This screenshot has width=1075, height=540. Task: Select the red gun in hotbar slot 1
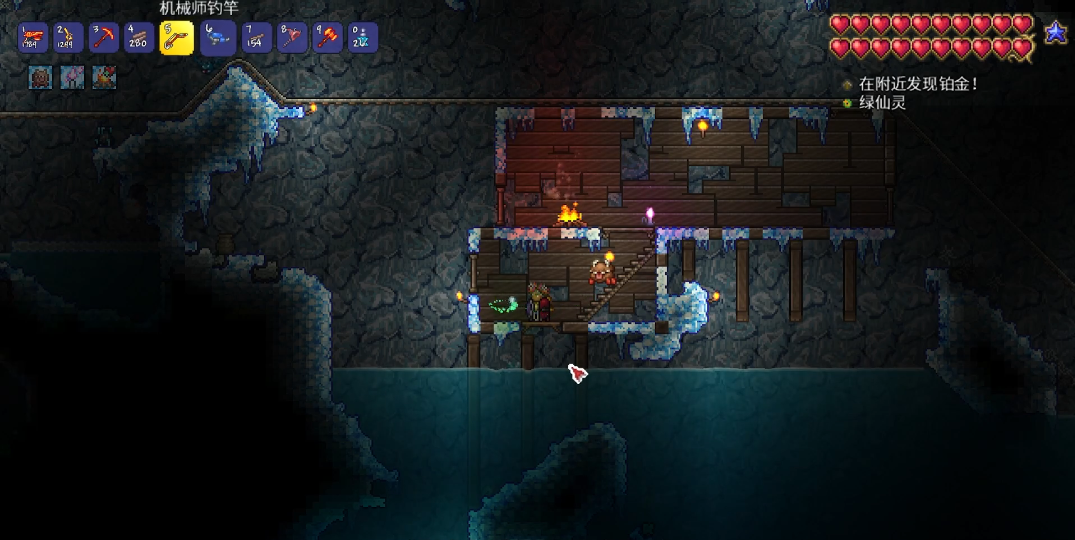33,38
